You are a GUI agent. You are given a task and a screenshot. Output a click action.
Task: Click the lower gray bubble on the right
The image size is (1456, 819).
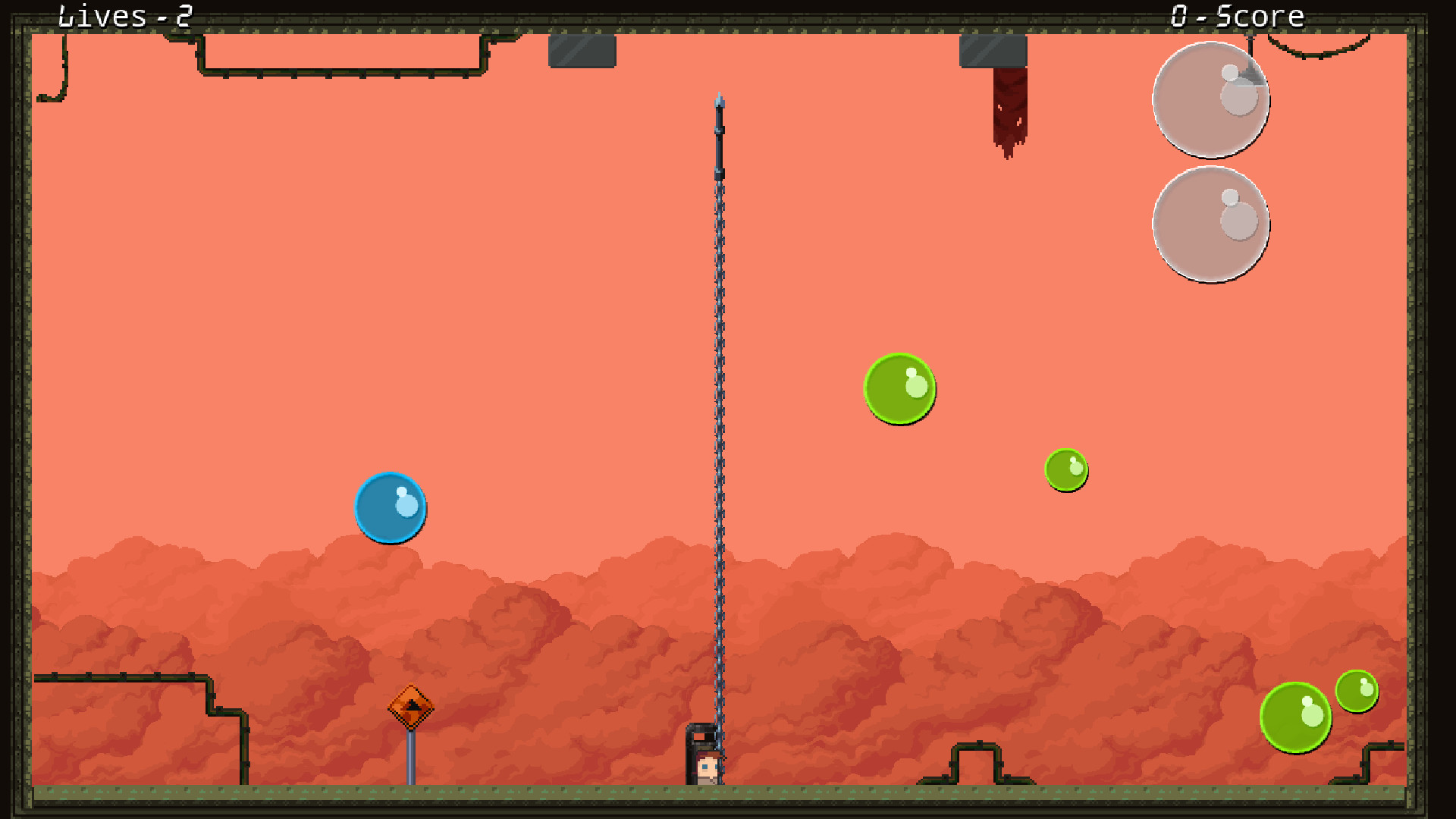pos(1210,225)
